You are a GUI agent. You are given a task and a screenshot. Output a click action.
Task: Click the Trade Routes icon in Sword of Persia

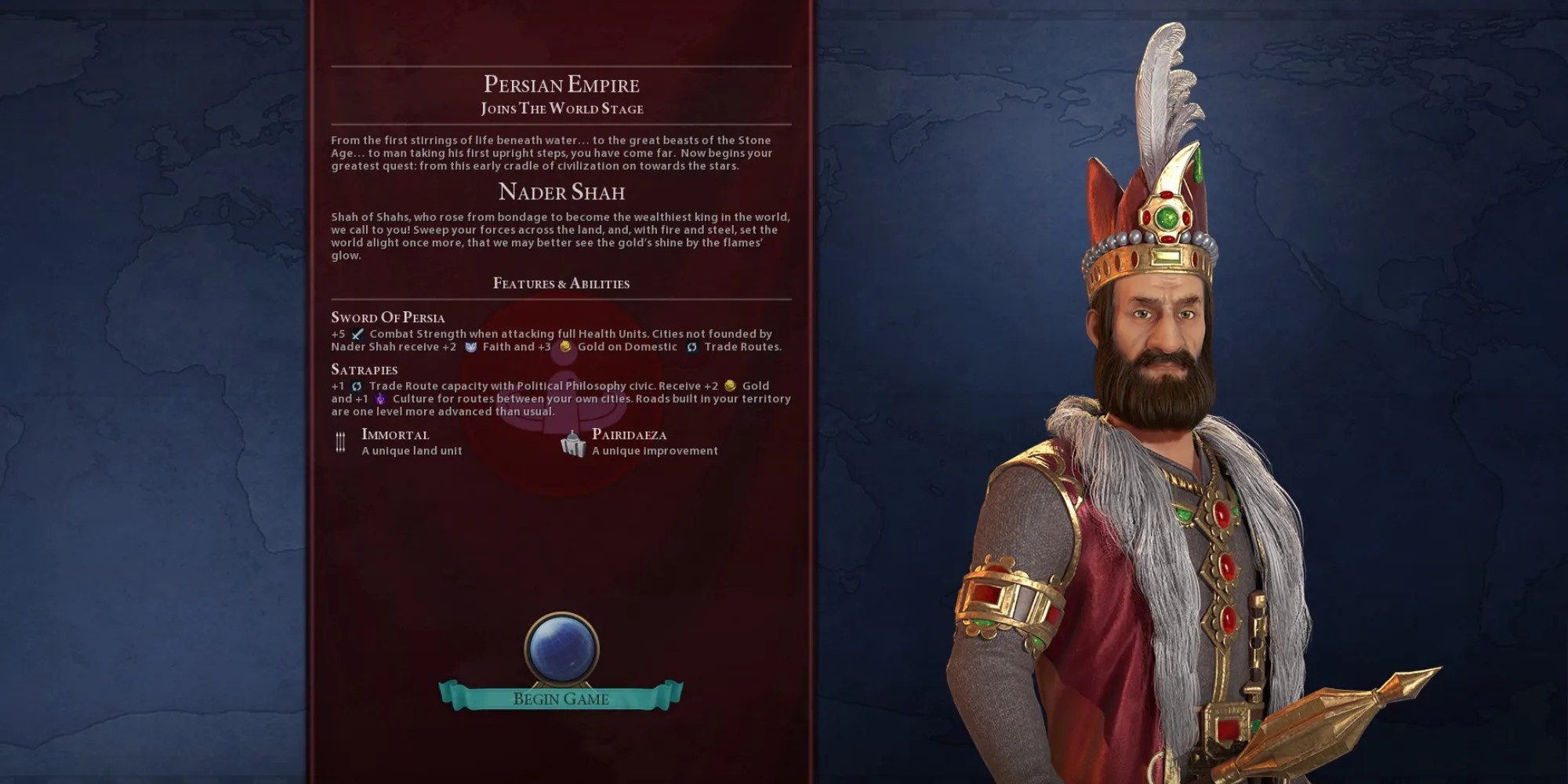(692, 347)
